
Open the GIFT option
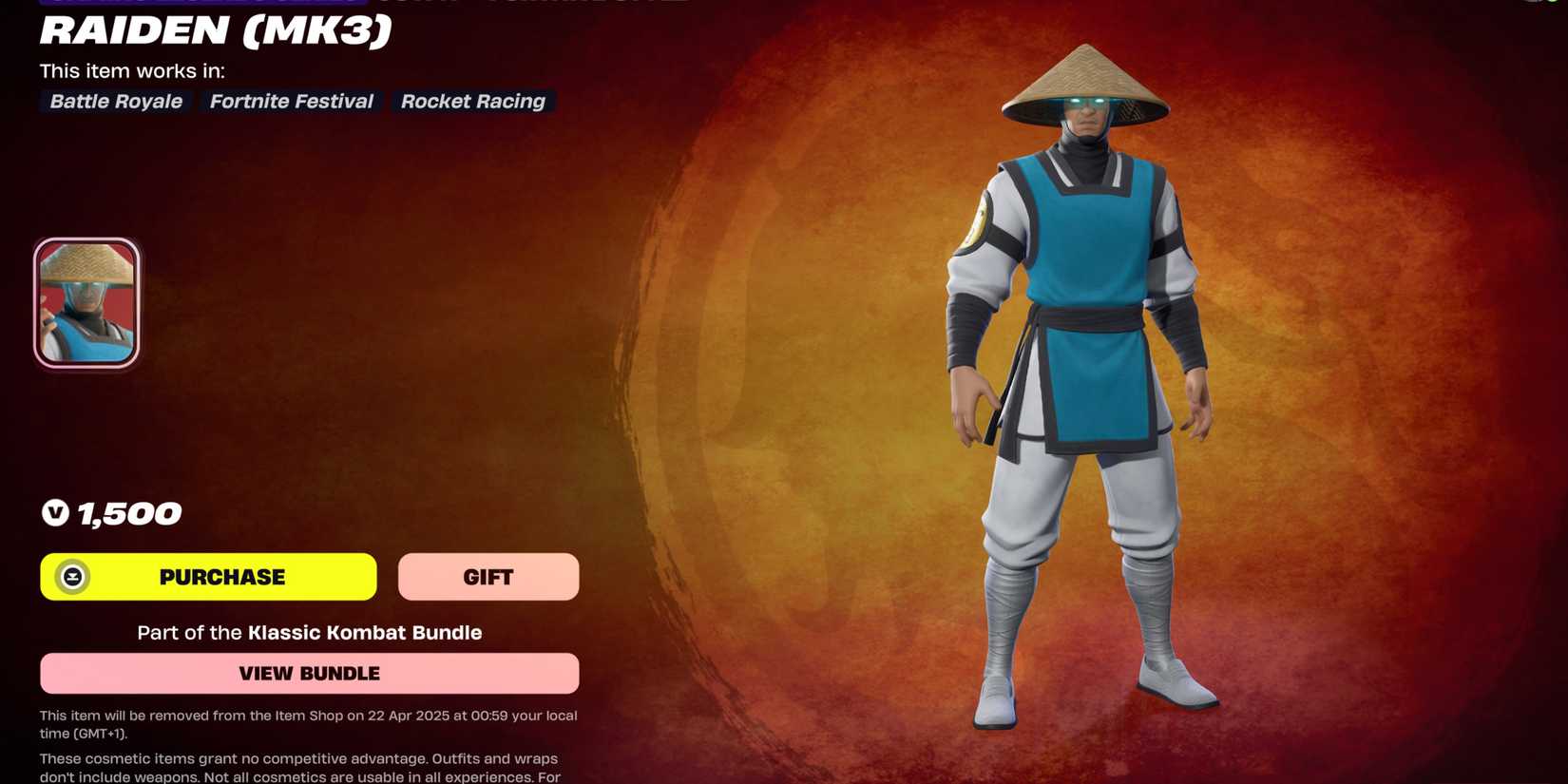click(488, 576)
